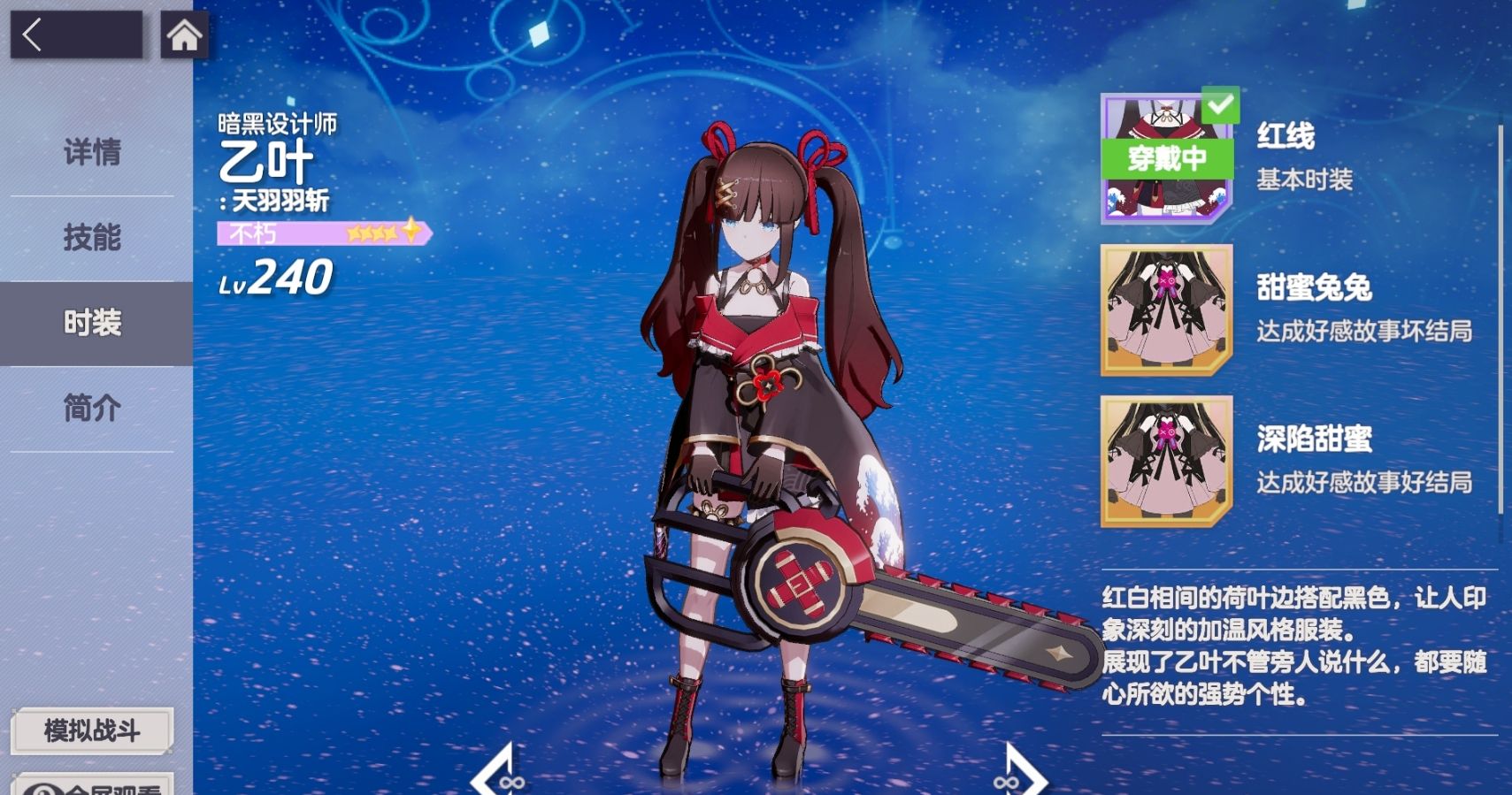
Task: Return to the home screen
Action: [x=184, y=35]
